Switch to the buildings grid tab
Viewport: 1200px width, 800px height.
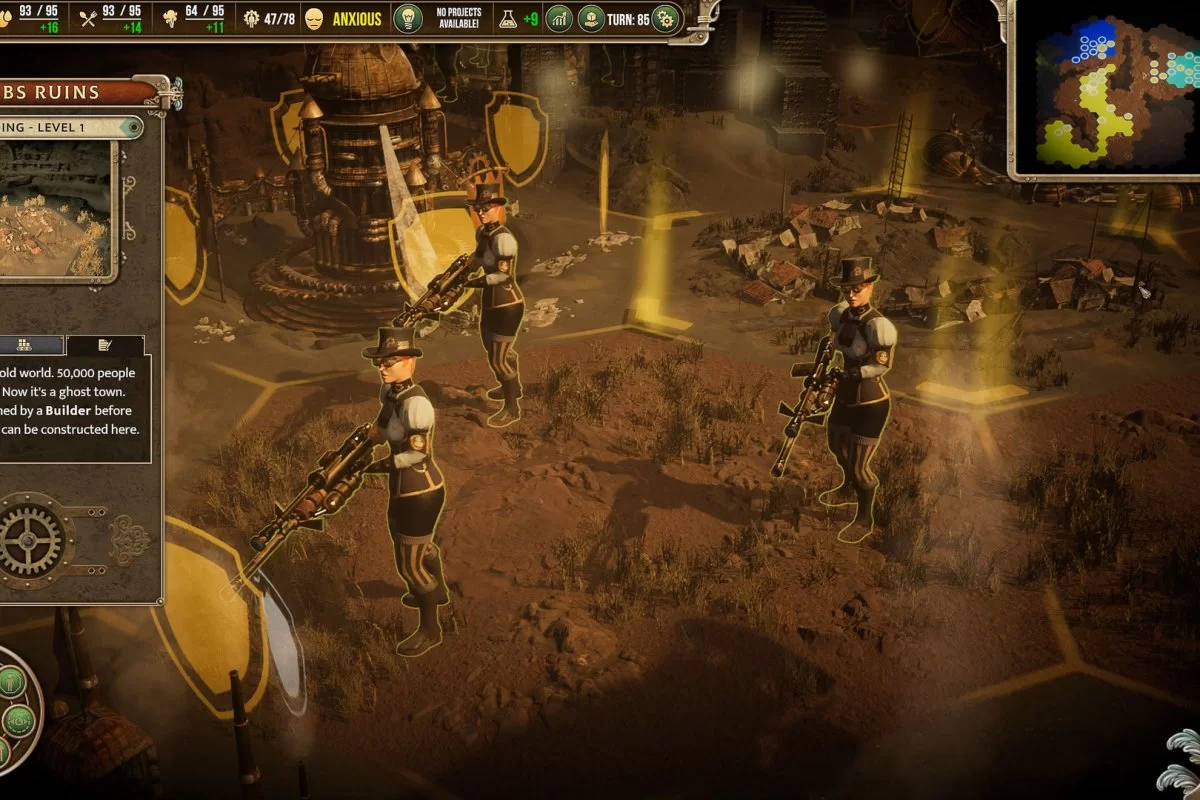tap(26, 345)
